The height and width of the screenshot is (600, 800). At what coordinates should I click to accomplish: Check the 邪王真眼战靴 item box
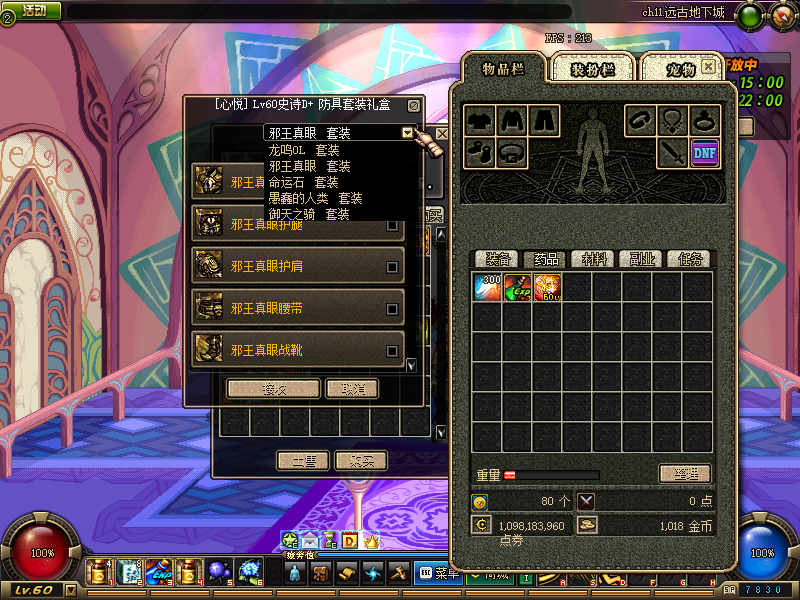(x=392, y=351)
